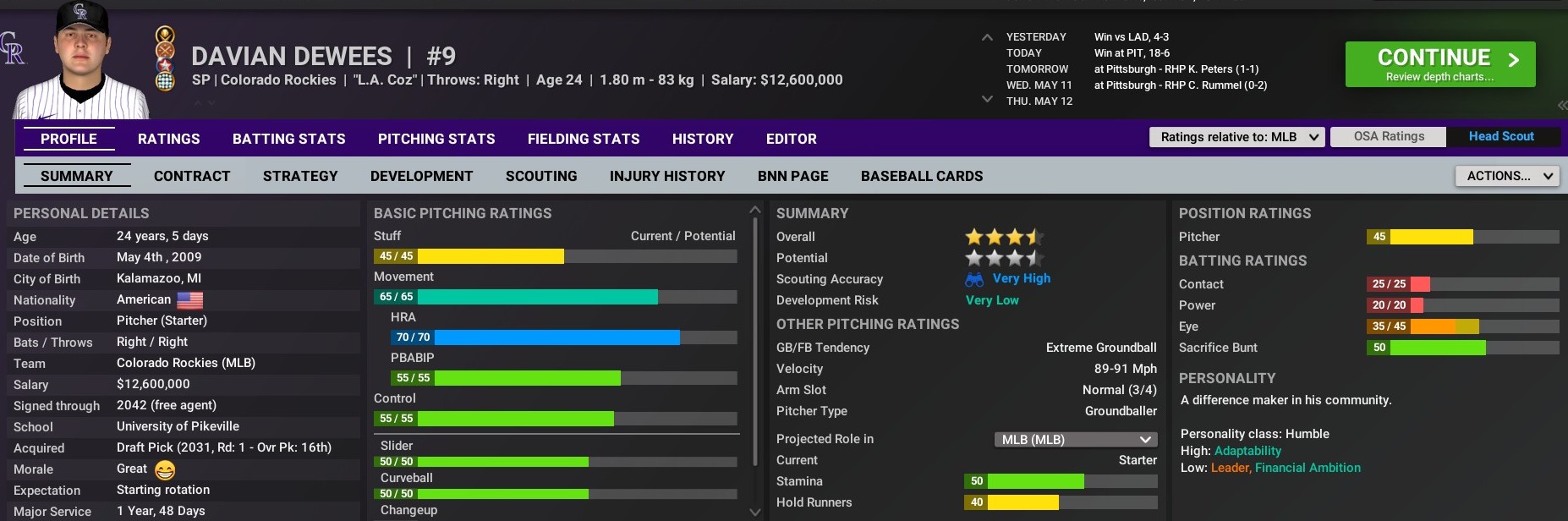Select the Editor tab

(792, 139)
